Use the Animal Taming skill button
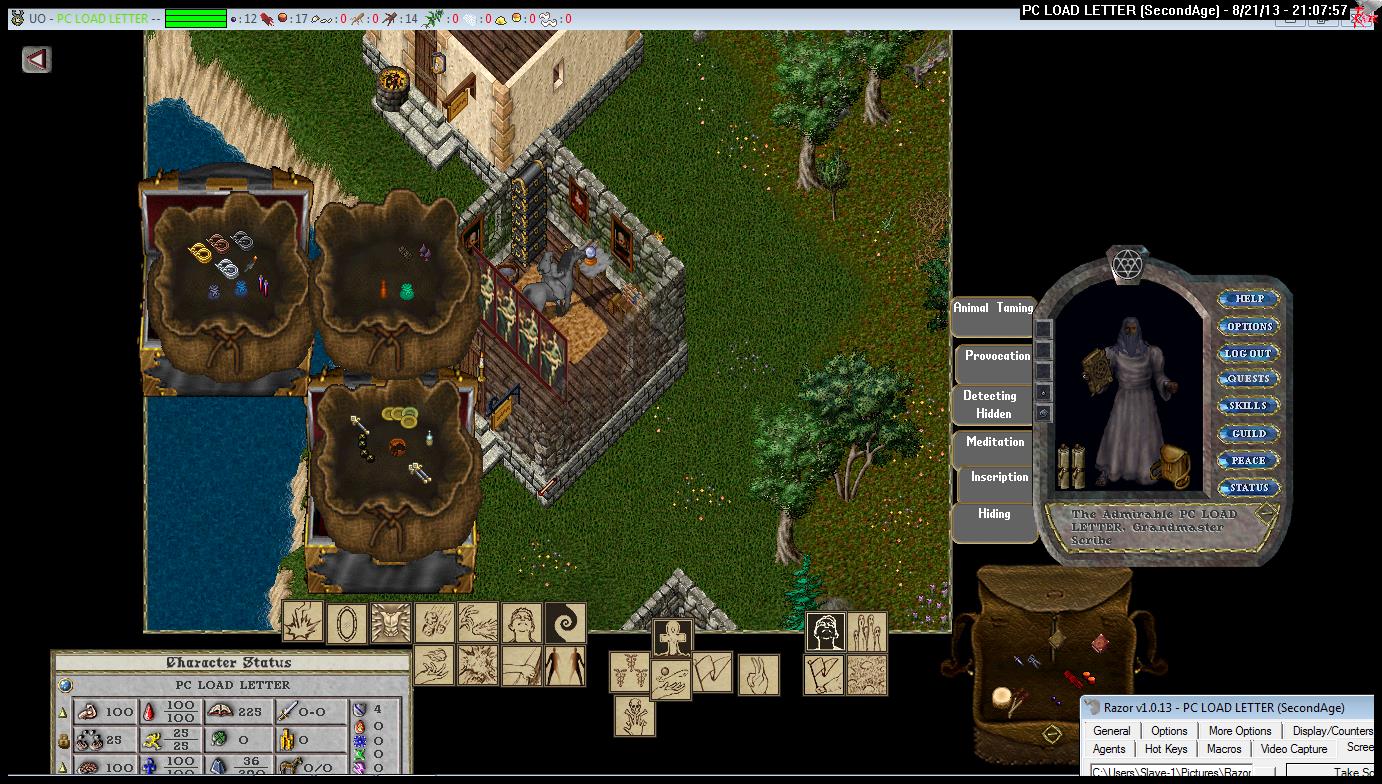1382x784 pixels. [993, 309]
